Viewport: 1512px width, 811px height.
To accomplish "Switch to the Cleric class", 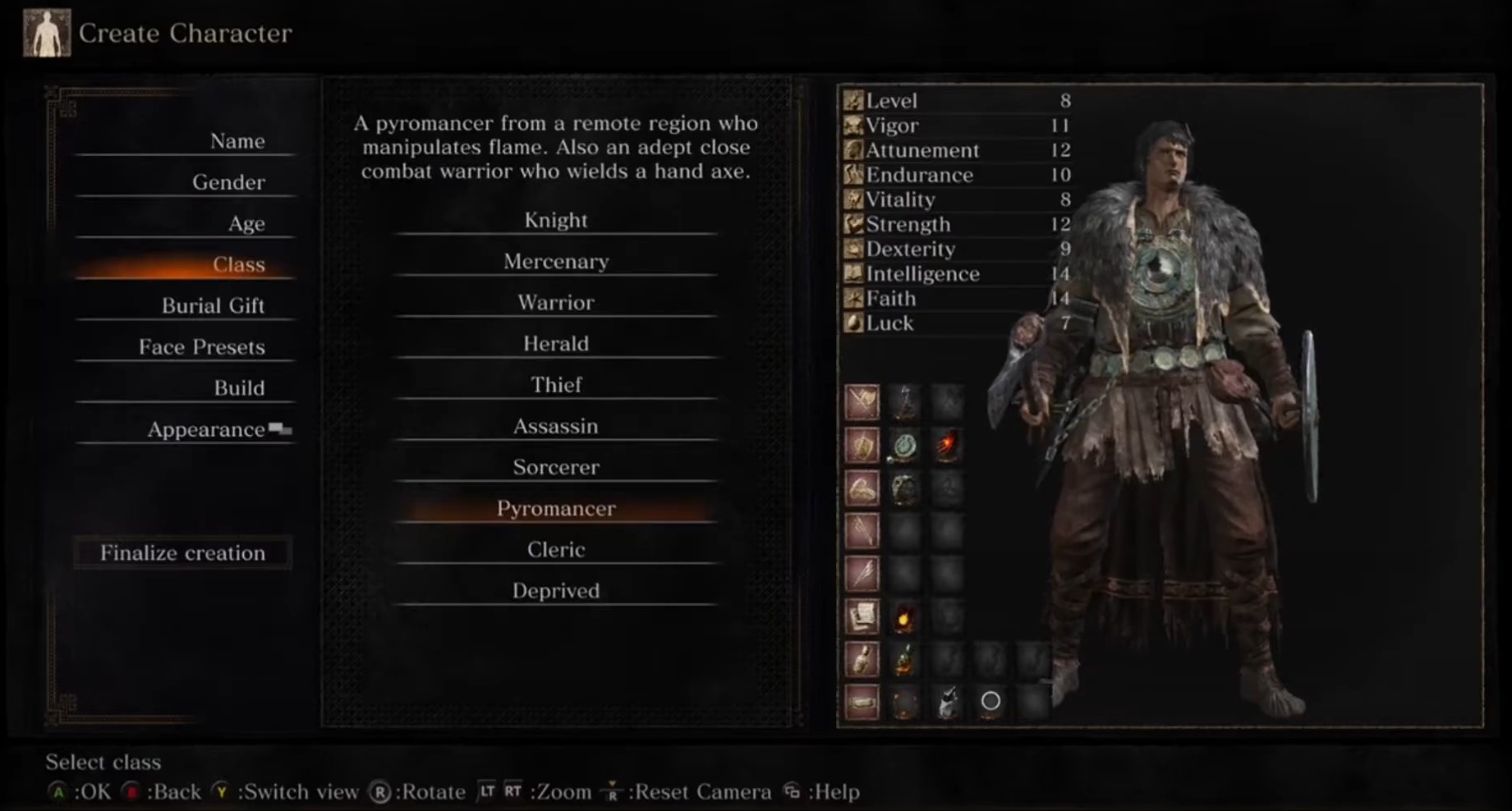I will [x=556, y=549].
